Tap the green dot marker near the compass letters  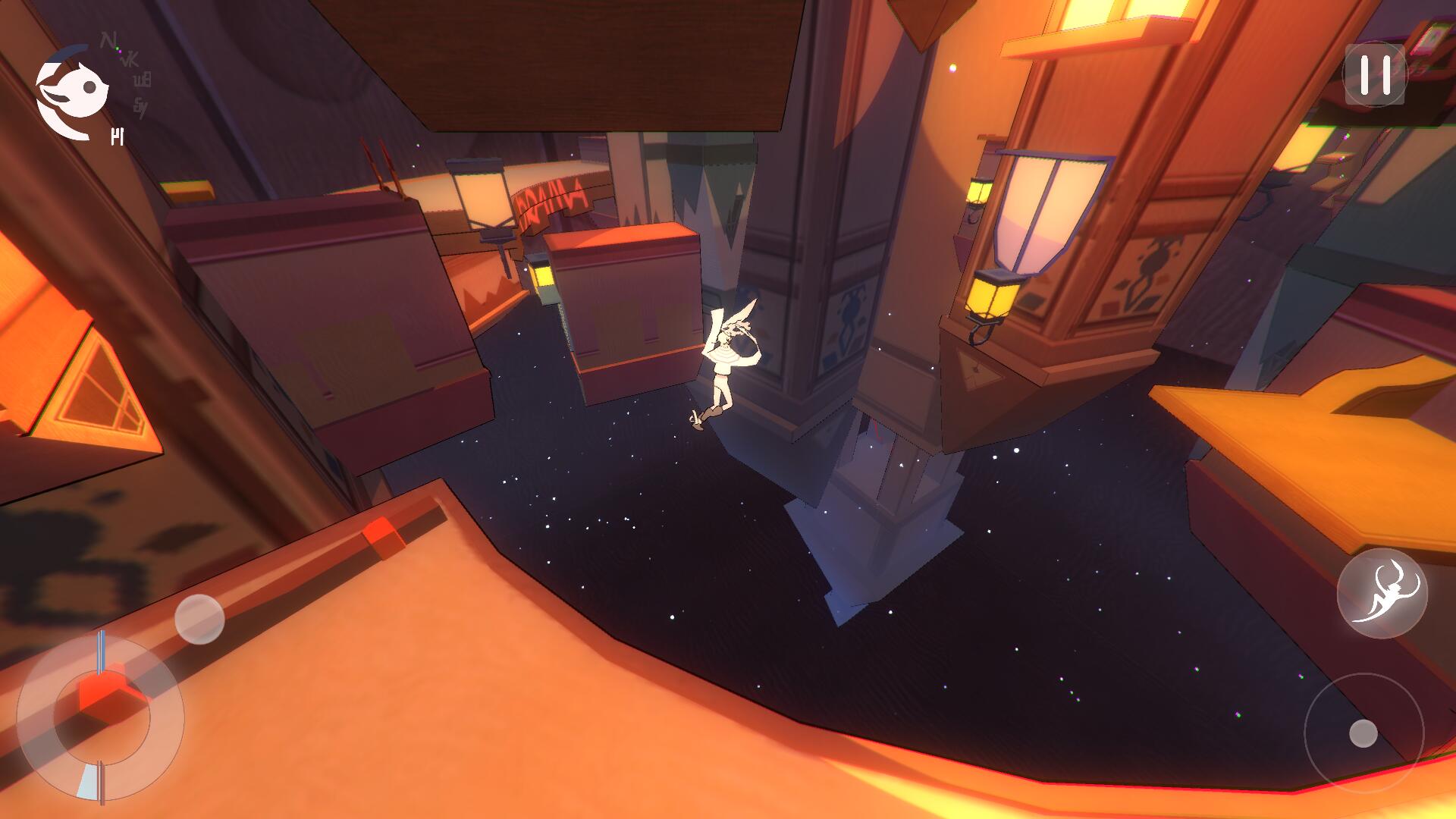(118, 48)
